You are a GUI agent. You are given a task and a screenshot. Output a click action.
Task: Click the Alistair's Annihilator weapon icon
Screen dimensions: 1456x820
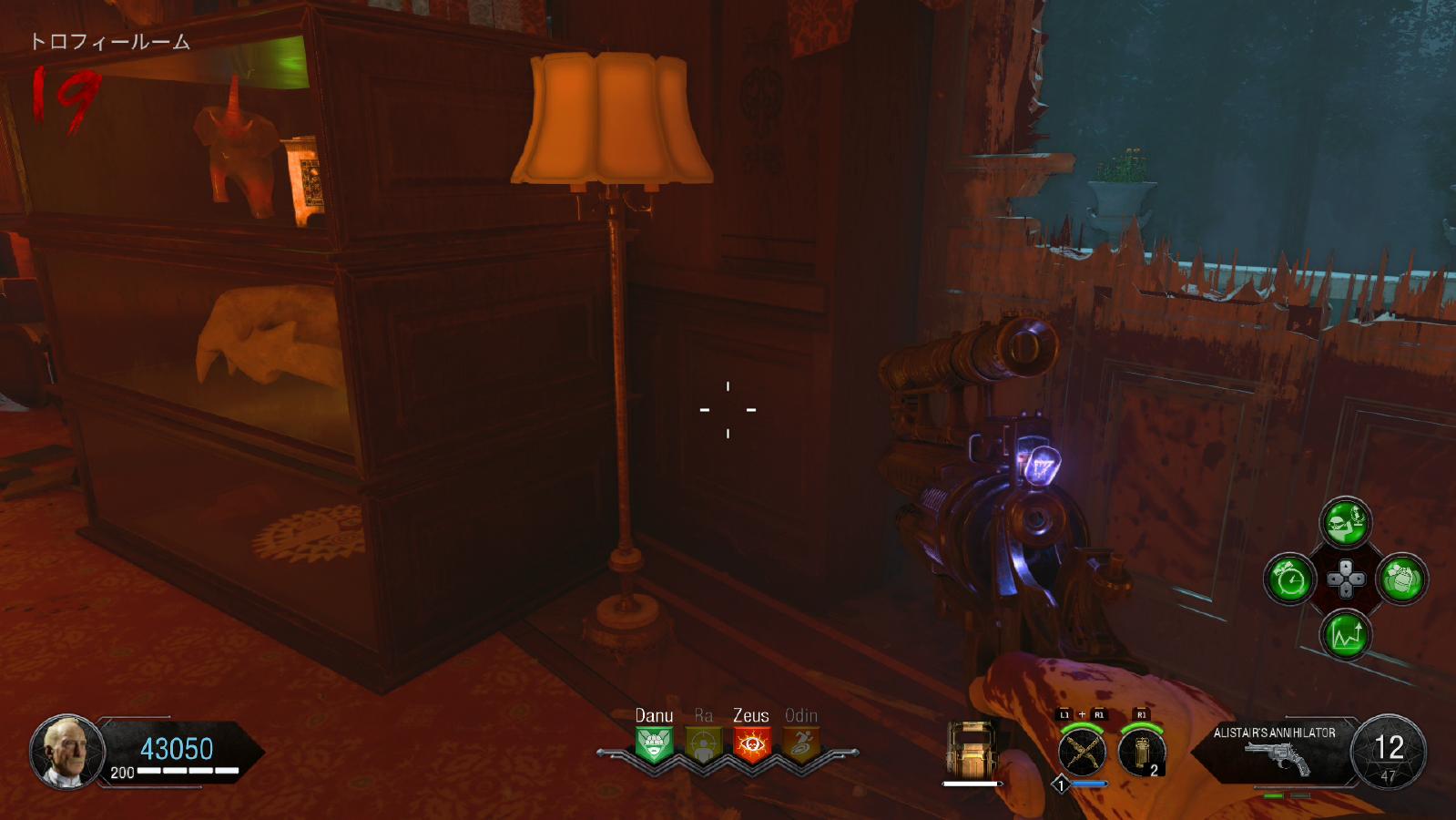tap(1277, 758)
